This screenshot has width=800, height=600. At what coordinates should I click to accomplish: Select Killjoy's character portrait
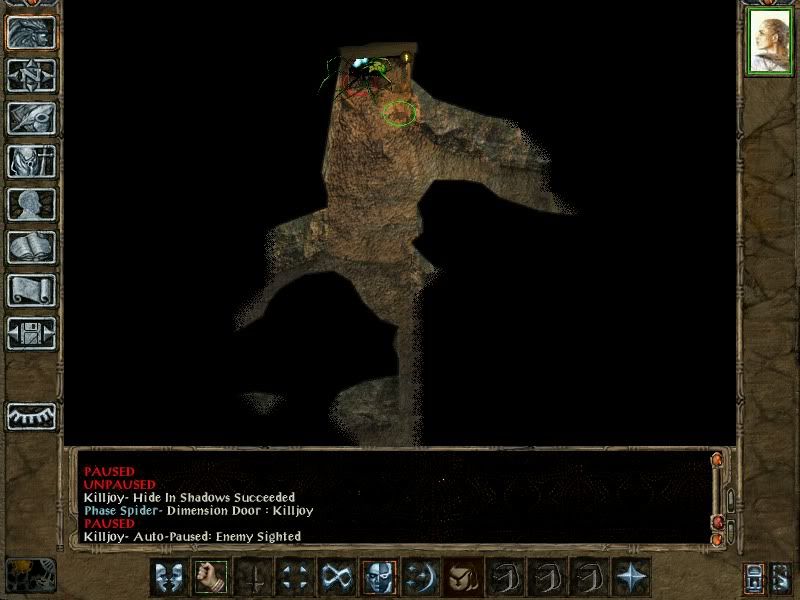pyautogui.click(x=769, y=42)
